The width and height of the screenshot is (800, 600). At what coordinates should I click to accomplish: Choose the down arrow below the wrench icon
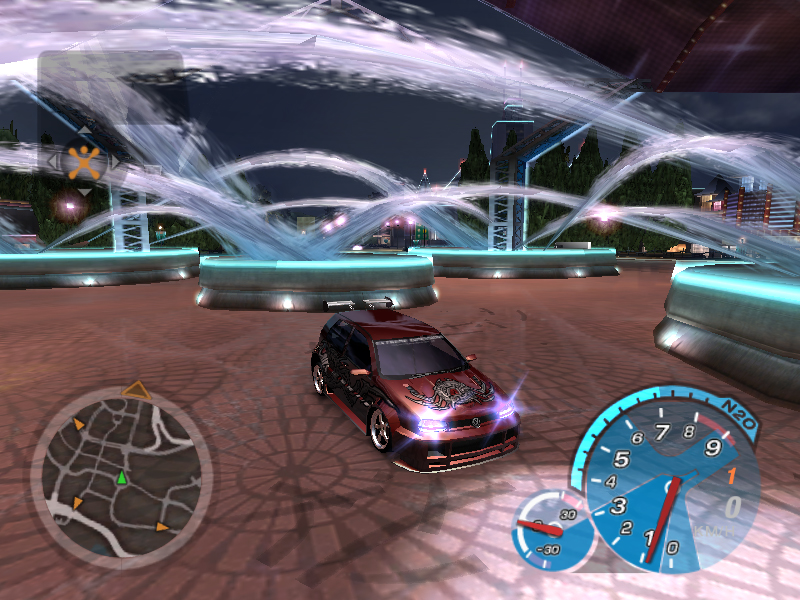85,191
